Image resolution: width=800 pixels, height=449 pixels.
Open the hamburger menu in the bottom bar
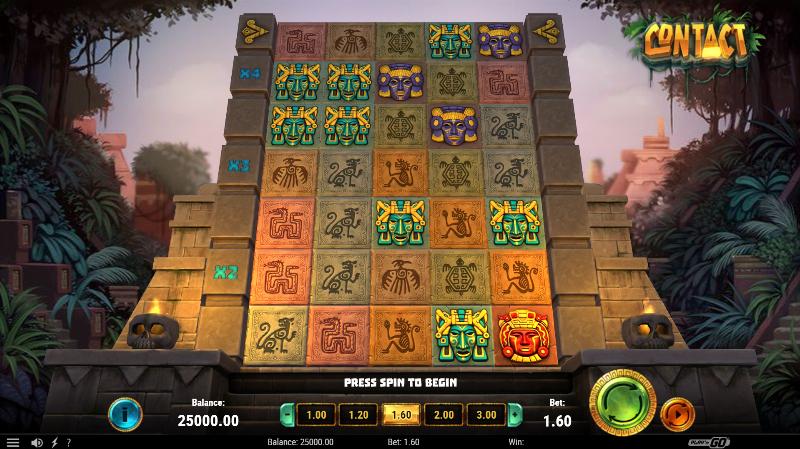(13, 442)
